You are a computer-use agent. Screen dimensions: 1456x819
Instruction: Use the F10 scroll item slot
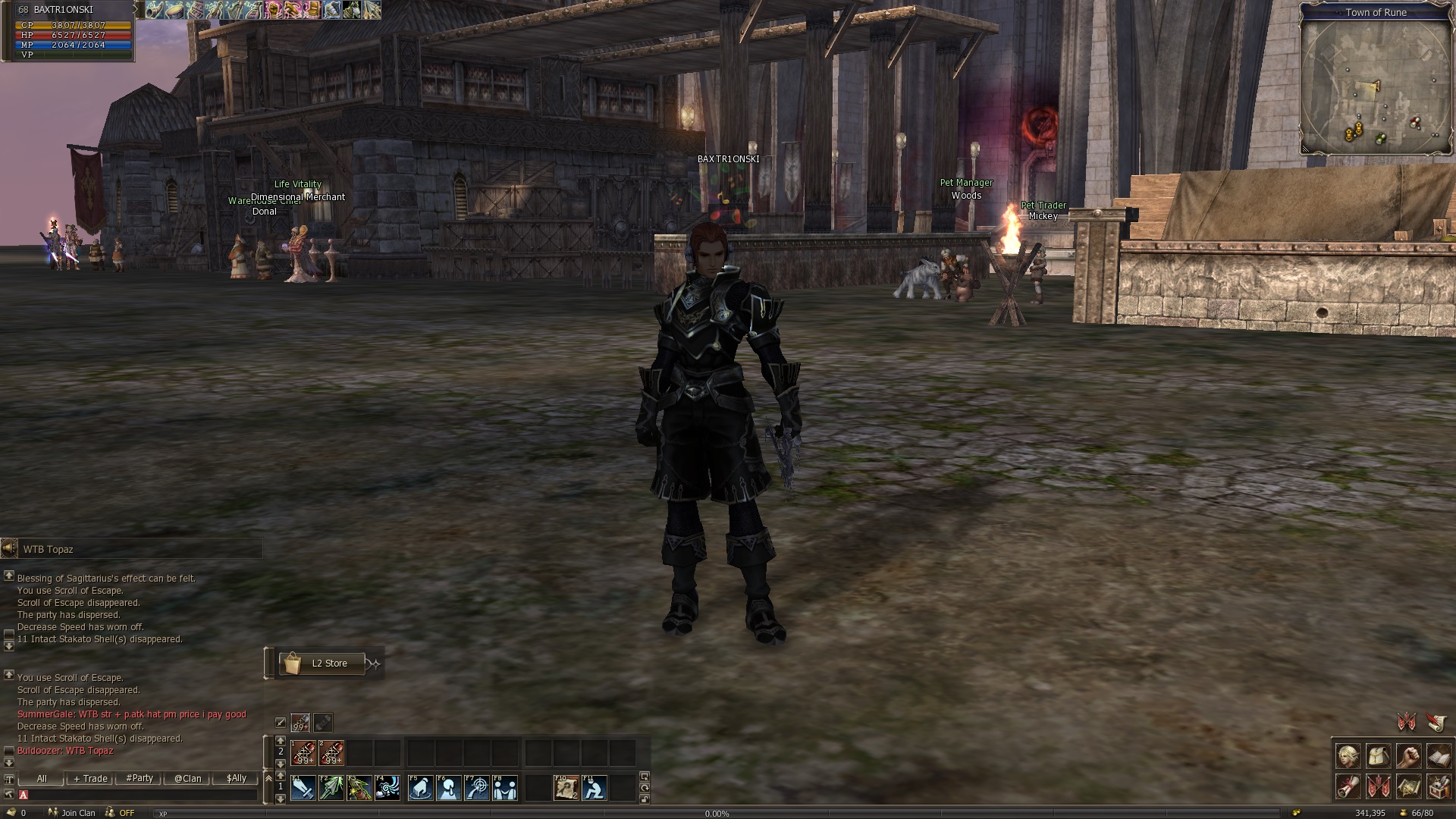566,788
